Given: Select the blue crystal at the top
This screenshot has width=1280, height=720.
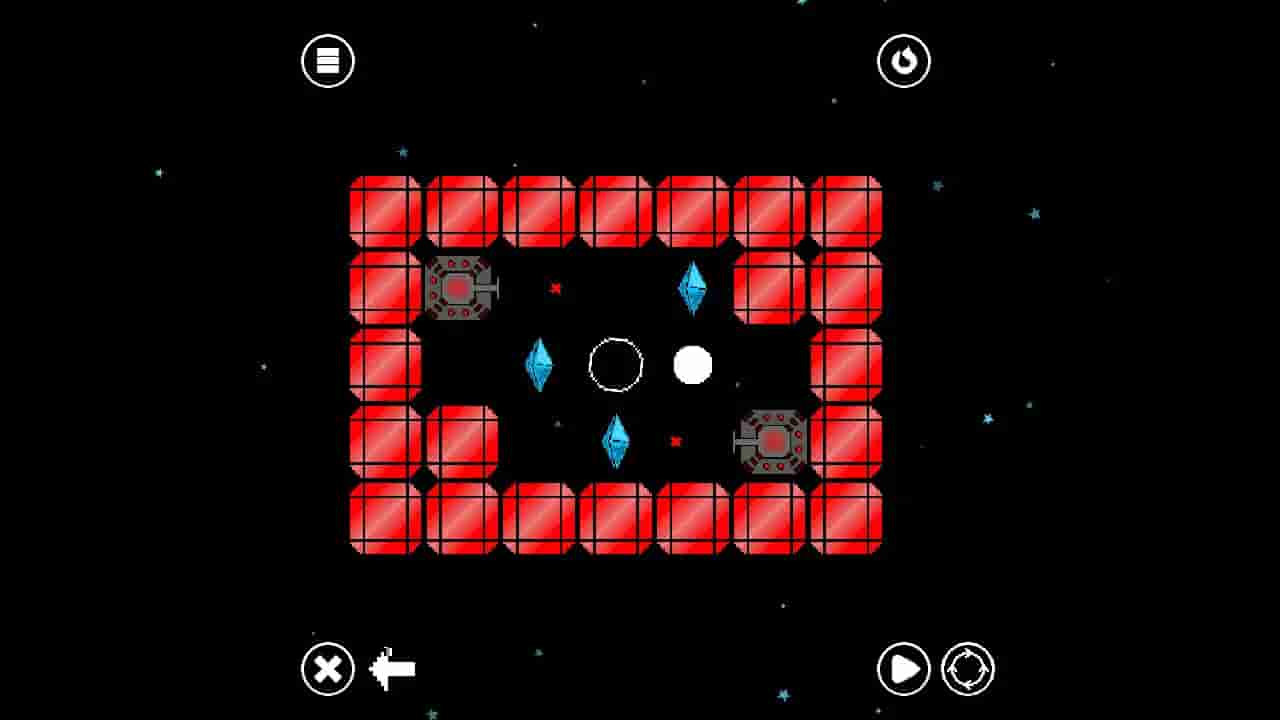Looking at the screenshot, I should [x=693, y=289].
